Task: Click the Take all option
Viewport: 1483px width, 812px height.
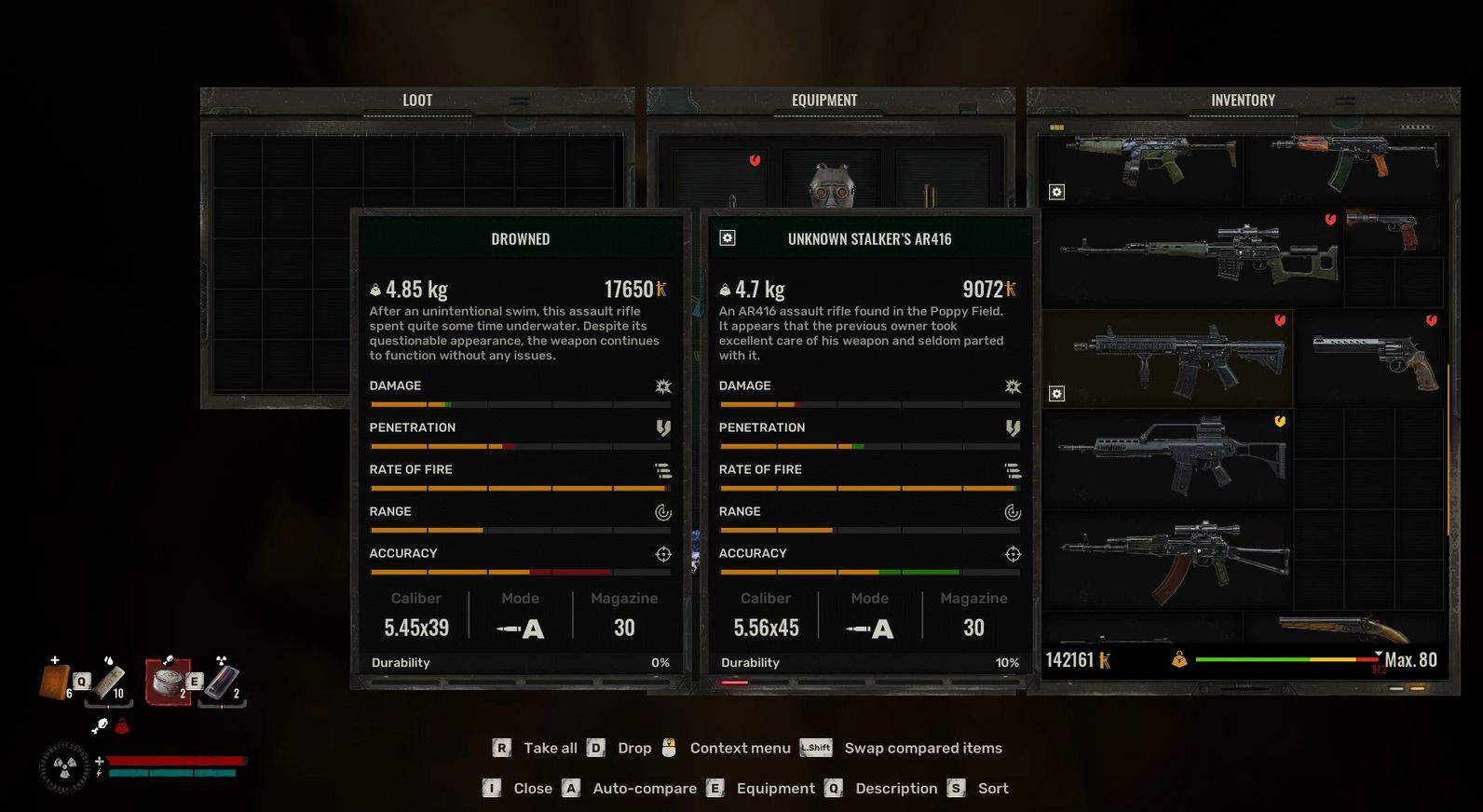Action: 550,748
